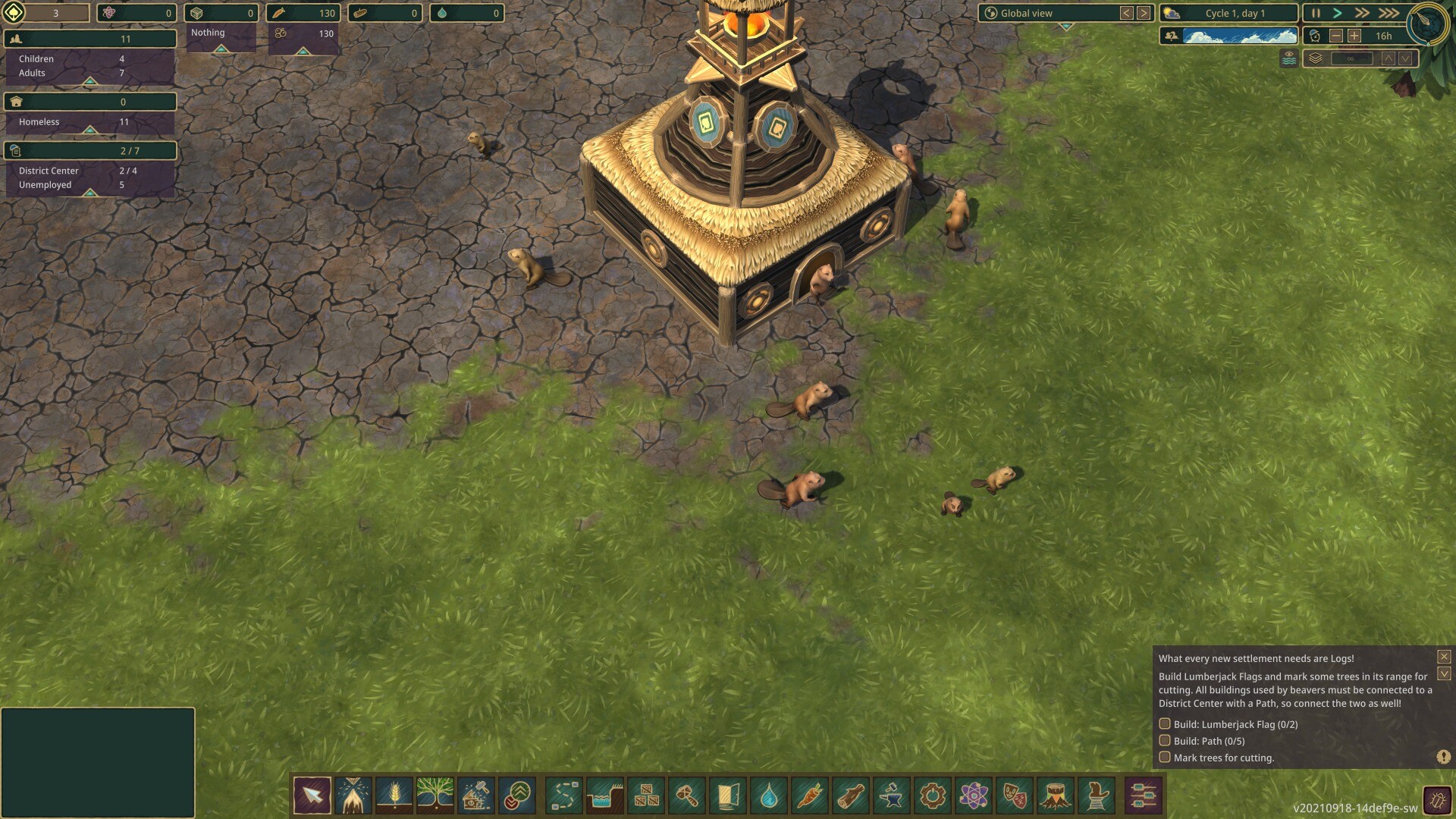
Task: Select the cursor tool in the toolbar
Action: click(x=312, y=795)
